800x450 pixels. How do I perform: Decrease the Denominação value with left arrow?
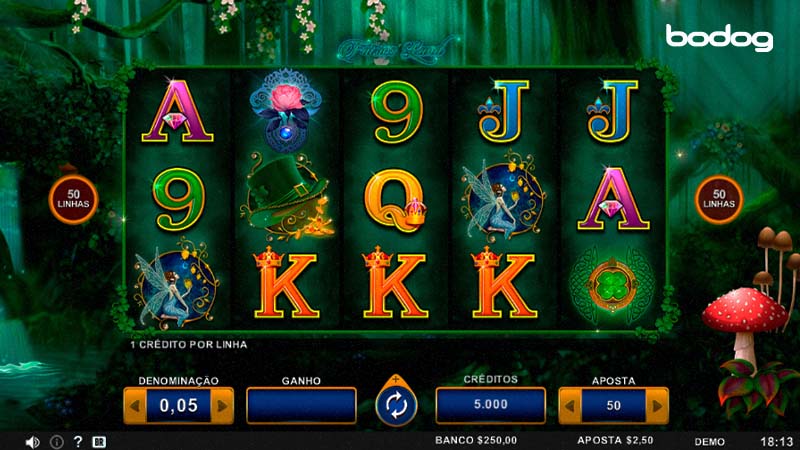(x=133, y=405)
